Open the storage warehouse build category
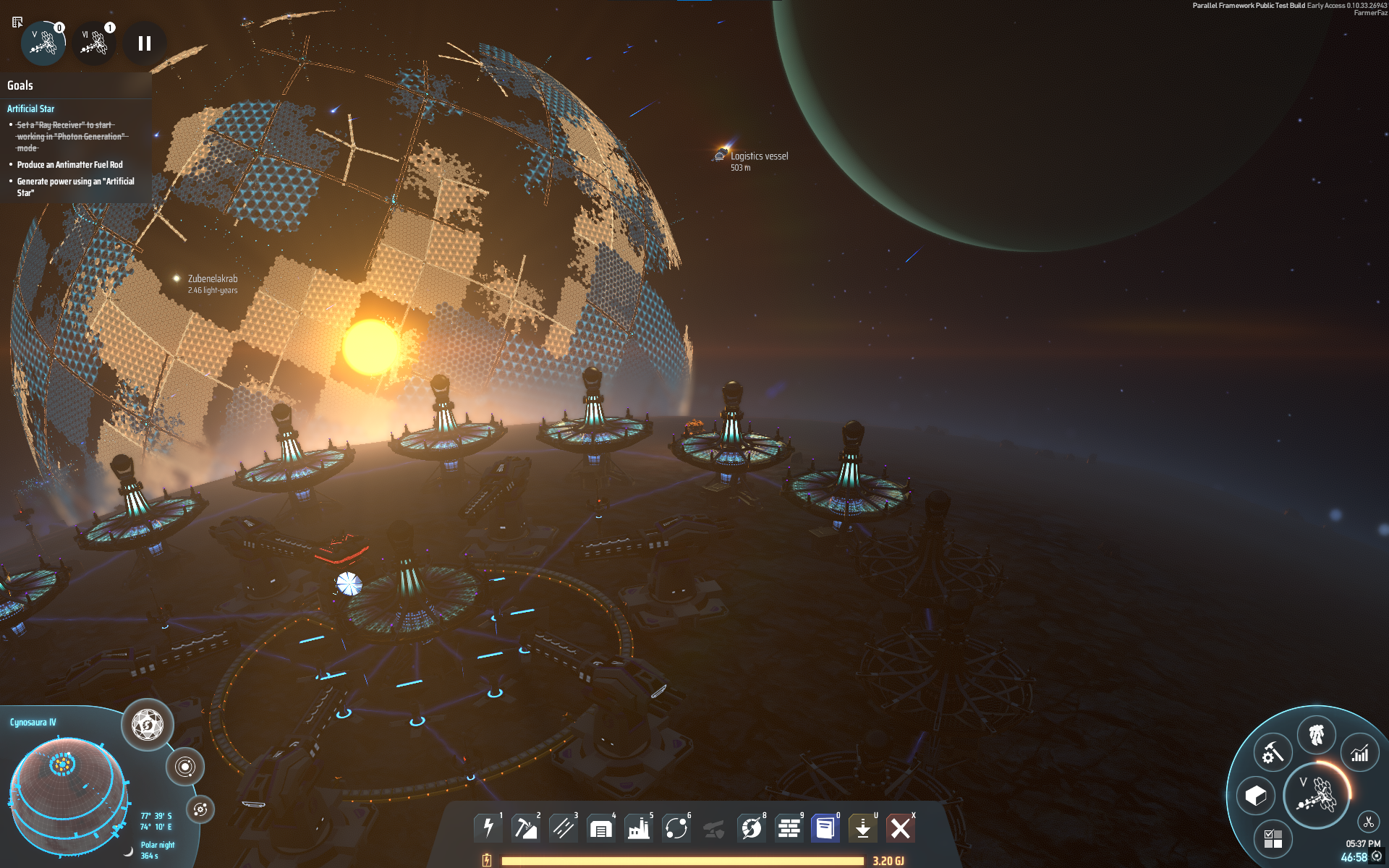The image size is (1389, 868). (600, 827)
